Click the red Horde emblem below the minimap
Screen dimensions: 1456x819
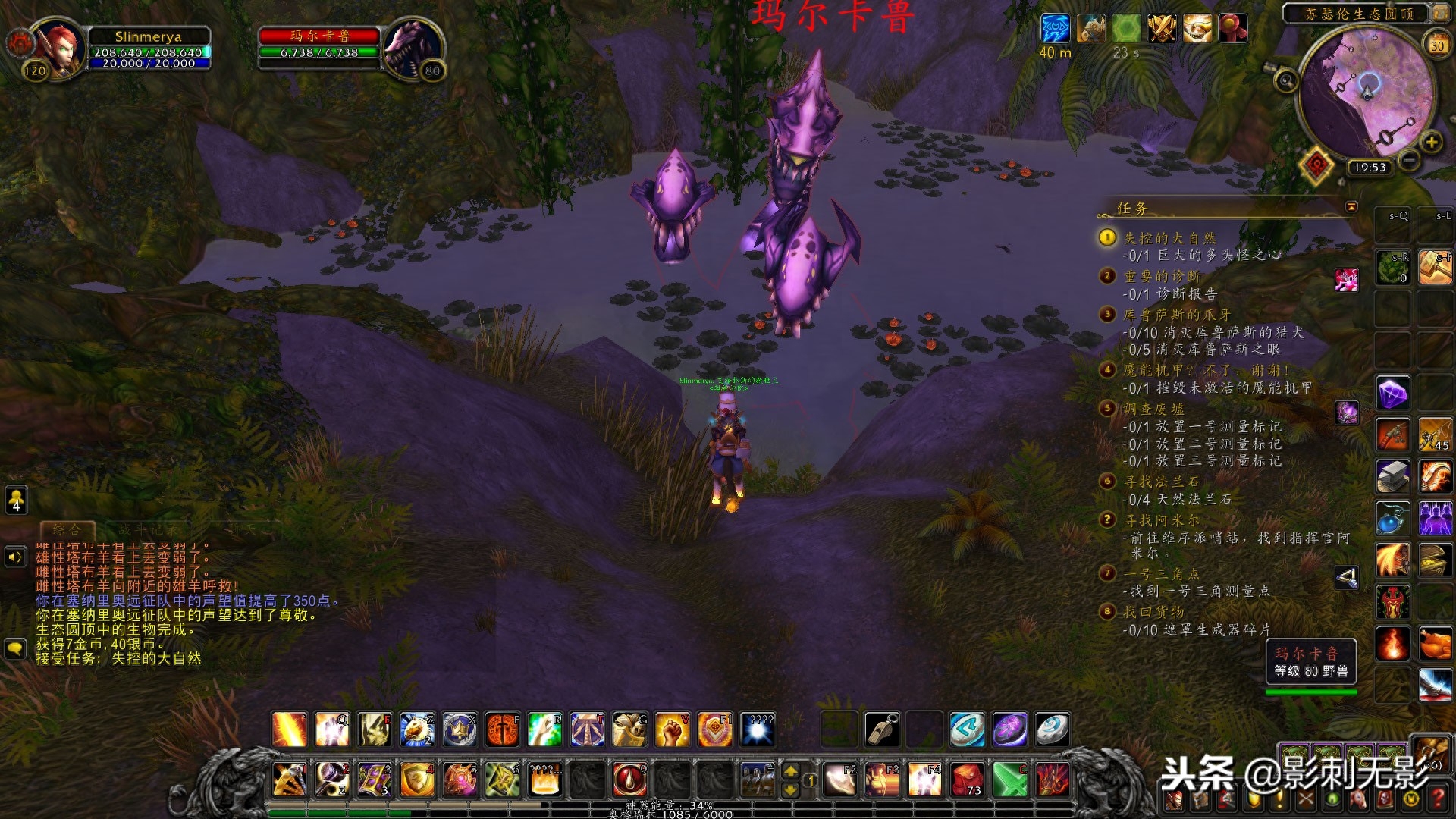[x=1317, y=165]
